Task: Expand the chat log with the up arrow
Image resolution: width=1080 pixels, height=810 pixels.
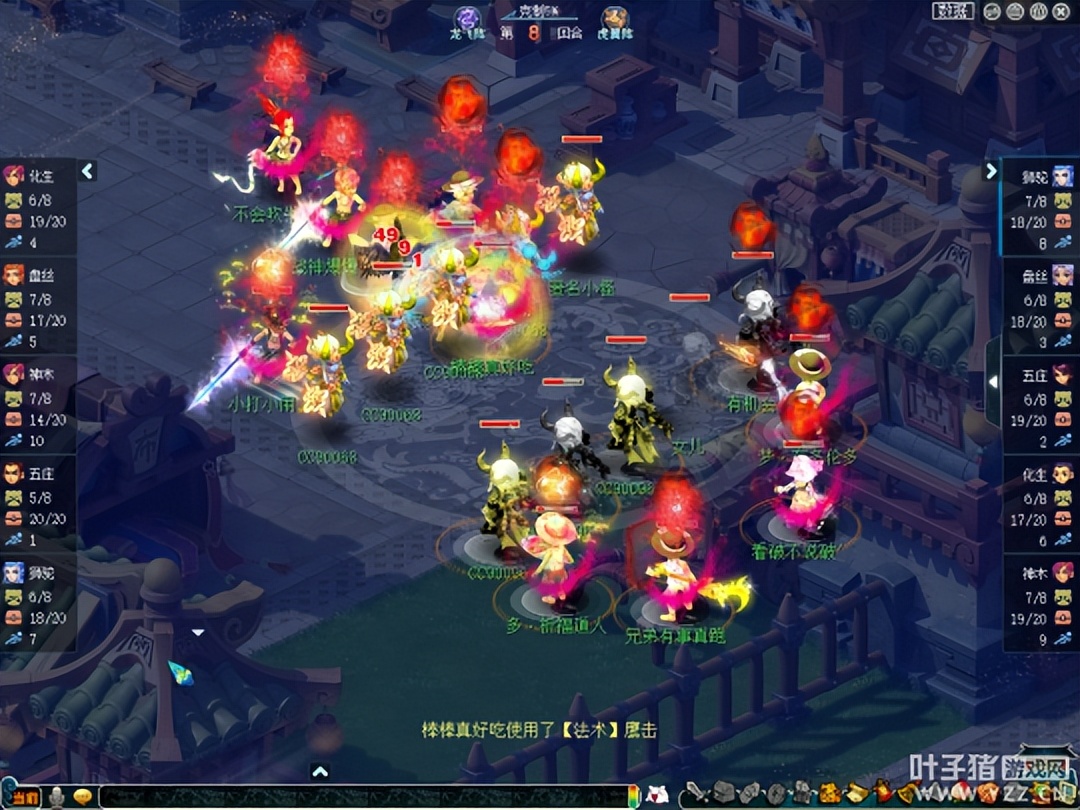Action: [320, 771]
